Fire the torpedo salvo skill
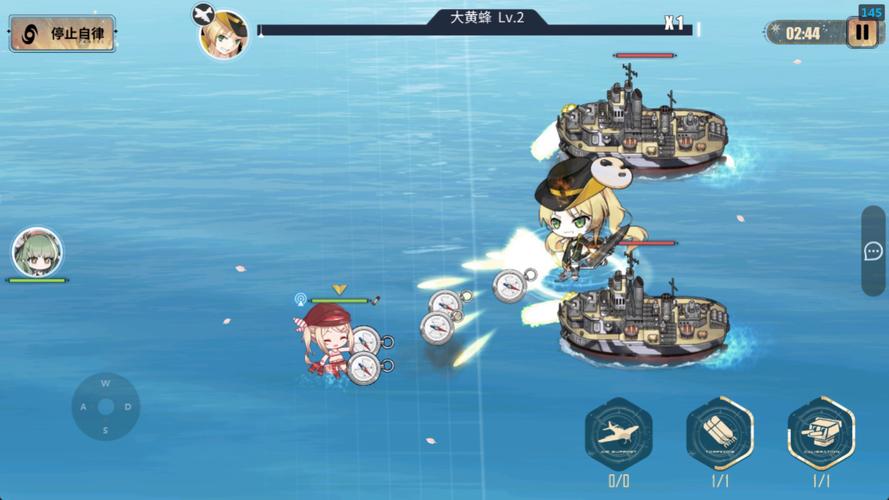The width and height of the screenshot is (889, 500). (720, 434)
